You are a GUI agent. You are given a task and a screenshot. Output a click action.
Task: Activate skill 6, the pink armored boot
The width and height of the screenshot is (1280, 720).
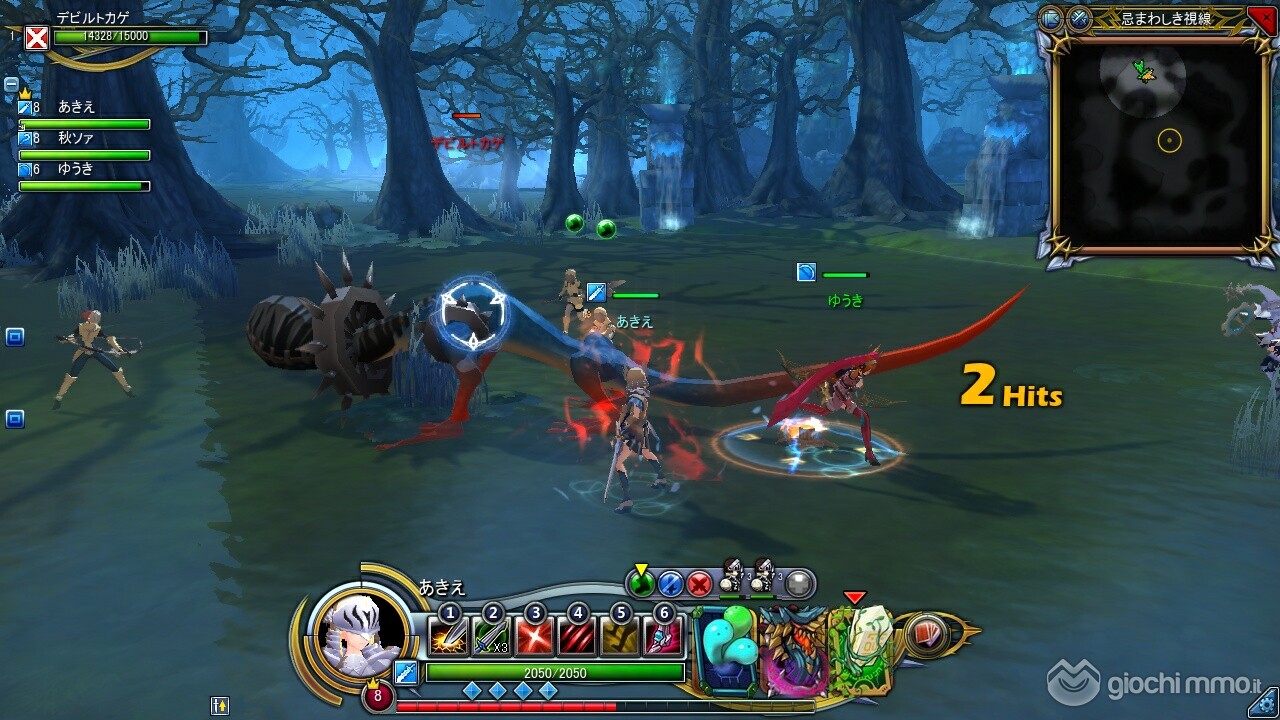[x=663, y=638]
